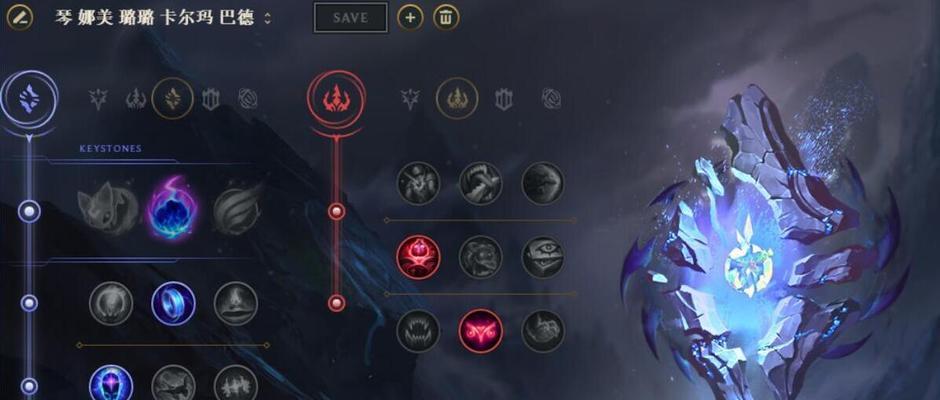Select the Eyeball Collection rune
This screenshot has height=400, width=940.
542,257
